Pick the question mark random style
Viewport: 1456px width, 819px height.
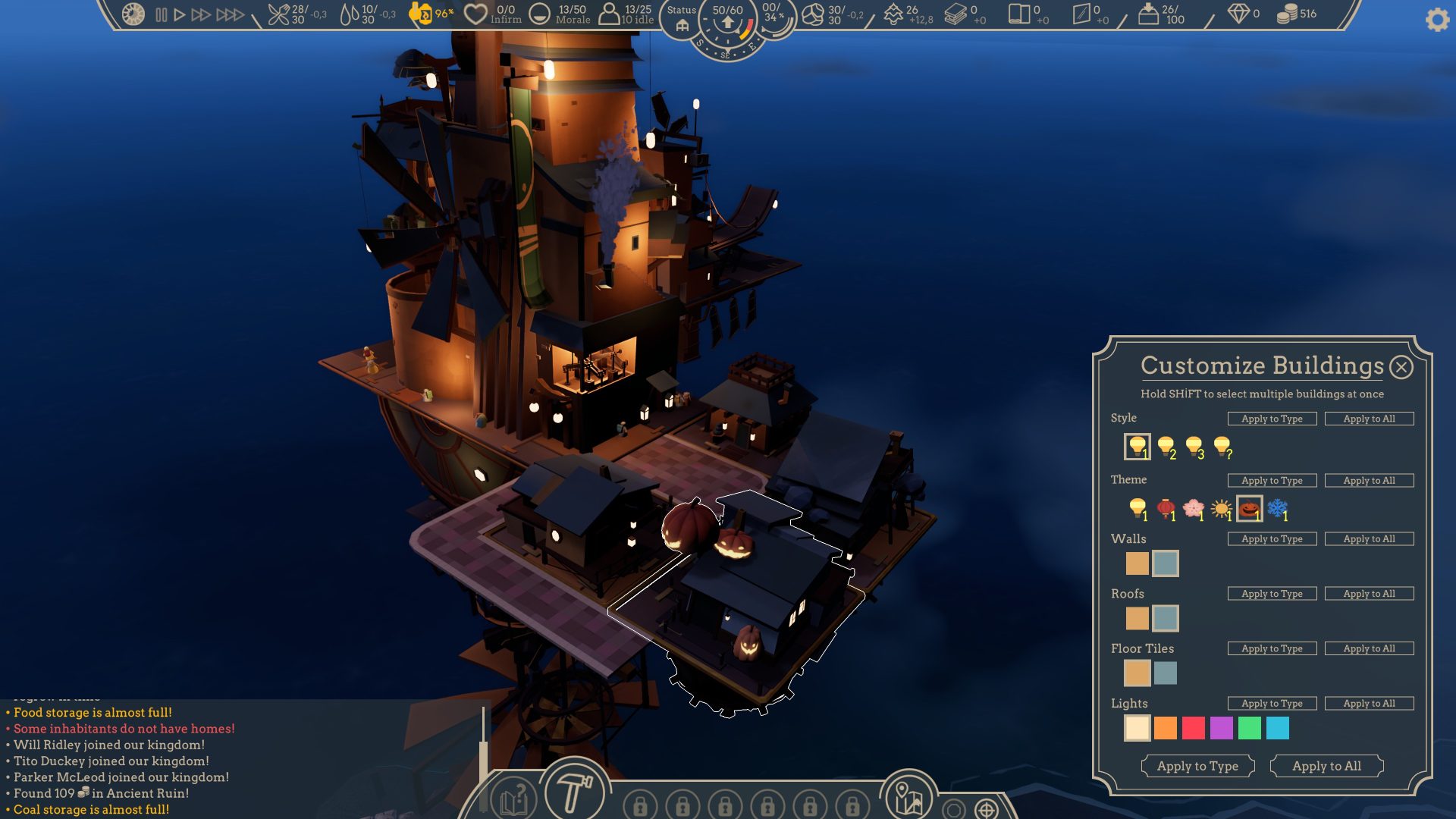1222,447
